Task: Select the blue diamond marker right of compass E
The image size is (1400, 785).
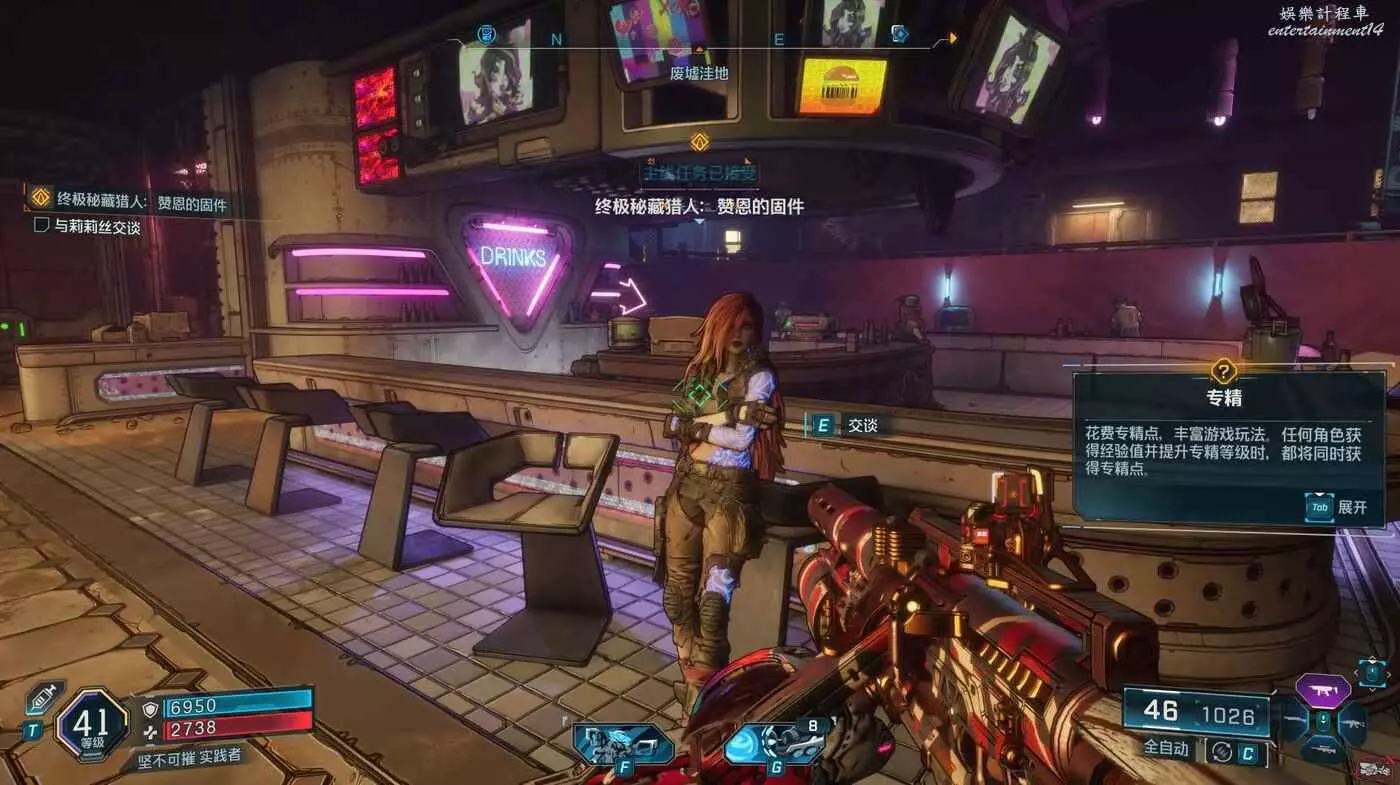Action: (x=899, y=34)
